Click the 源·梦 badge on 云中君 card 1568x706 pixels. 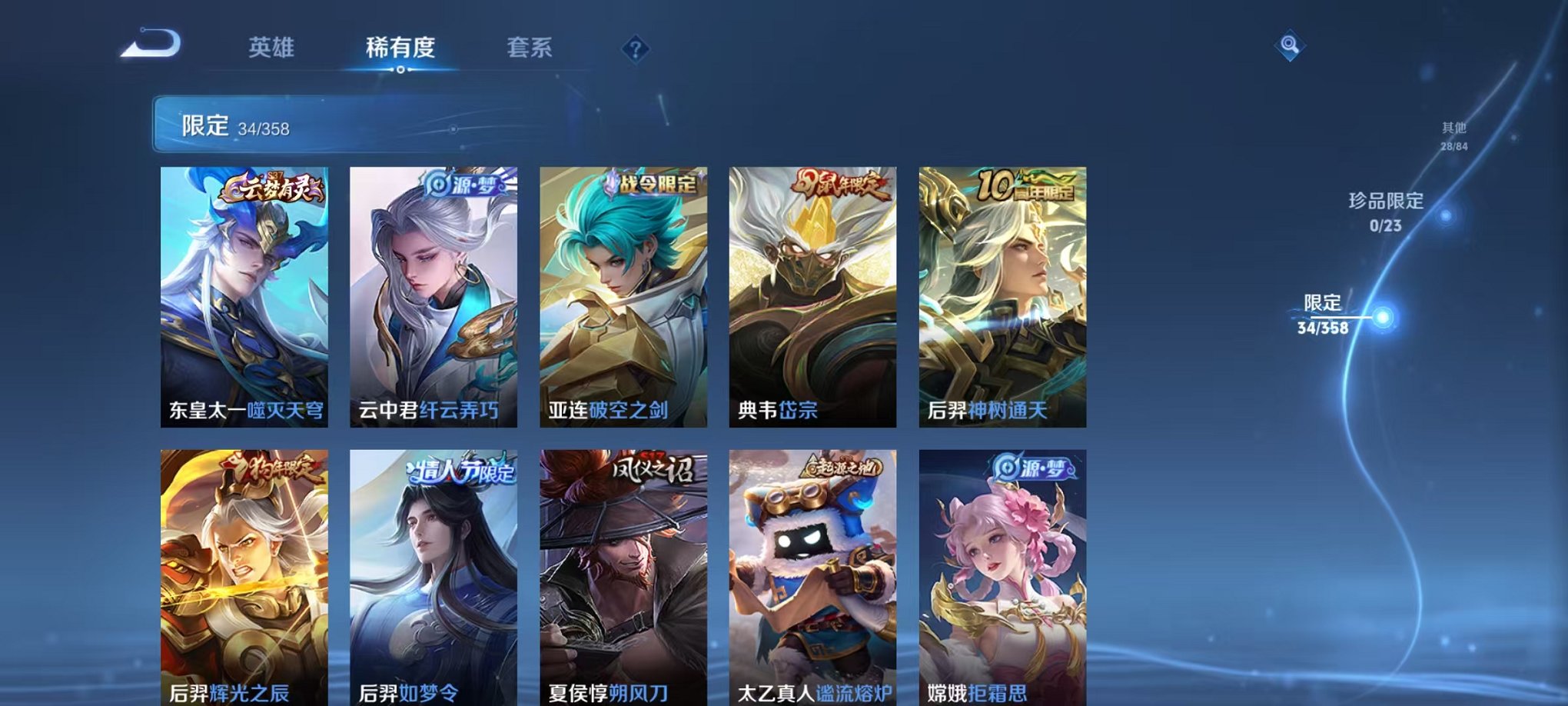[460, 185]
